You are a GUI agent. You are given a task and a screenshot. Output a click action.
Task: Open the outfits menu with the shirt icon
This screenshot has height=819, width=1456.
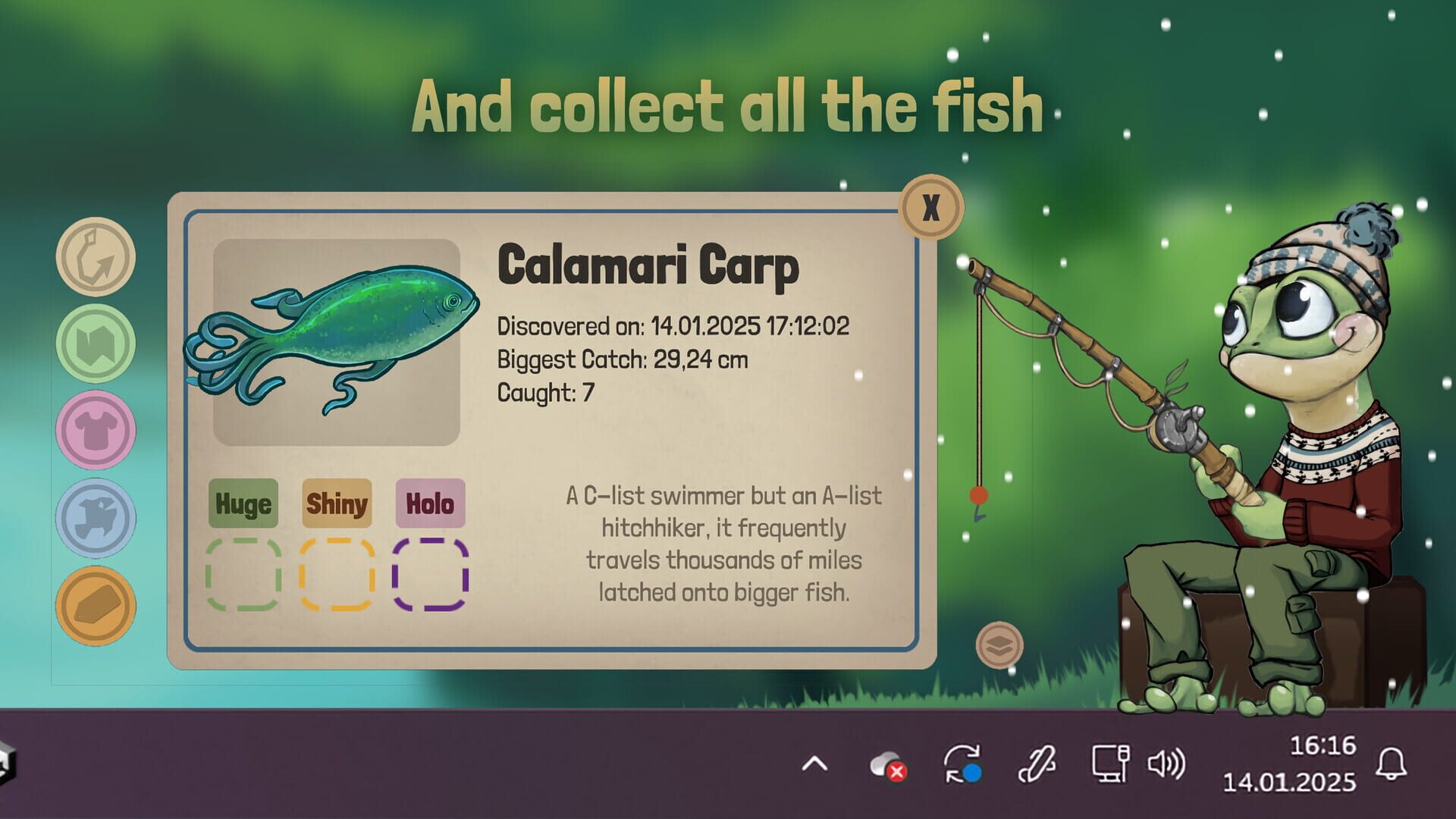pyautogui.click(x=95, y=428)
